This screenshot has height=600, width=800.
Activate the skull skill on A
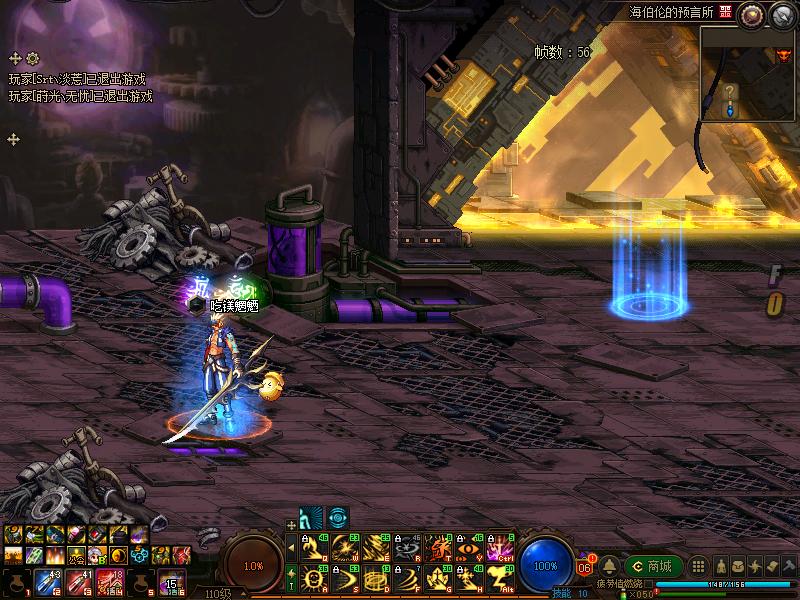[x=311, y=577]
